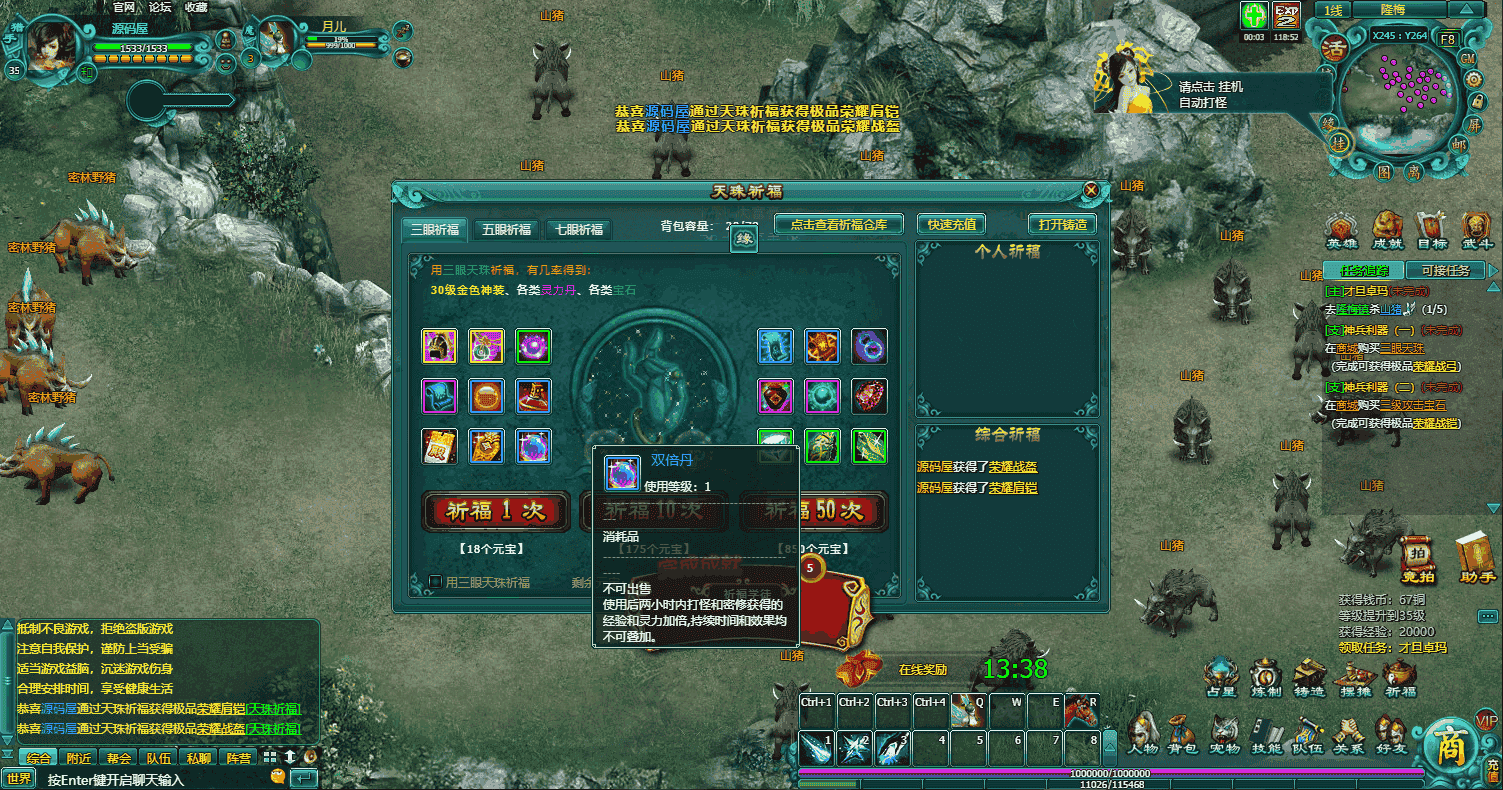The image size is (1503, 790).
Task: Open the 宠物 pet menu
Action: pos(1224,733)
